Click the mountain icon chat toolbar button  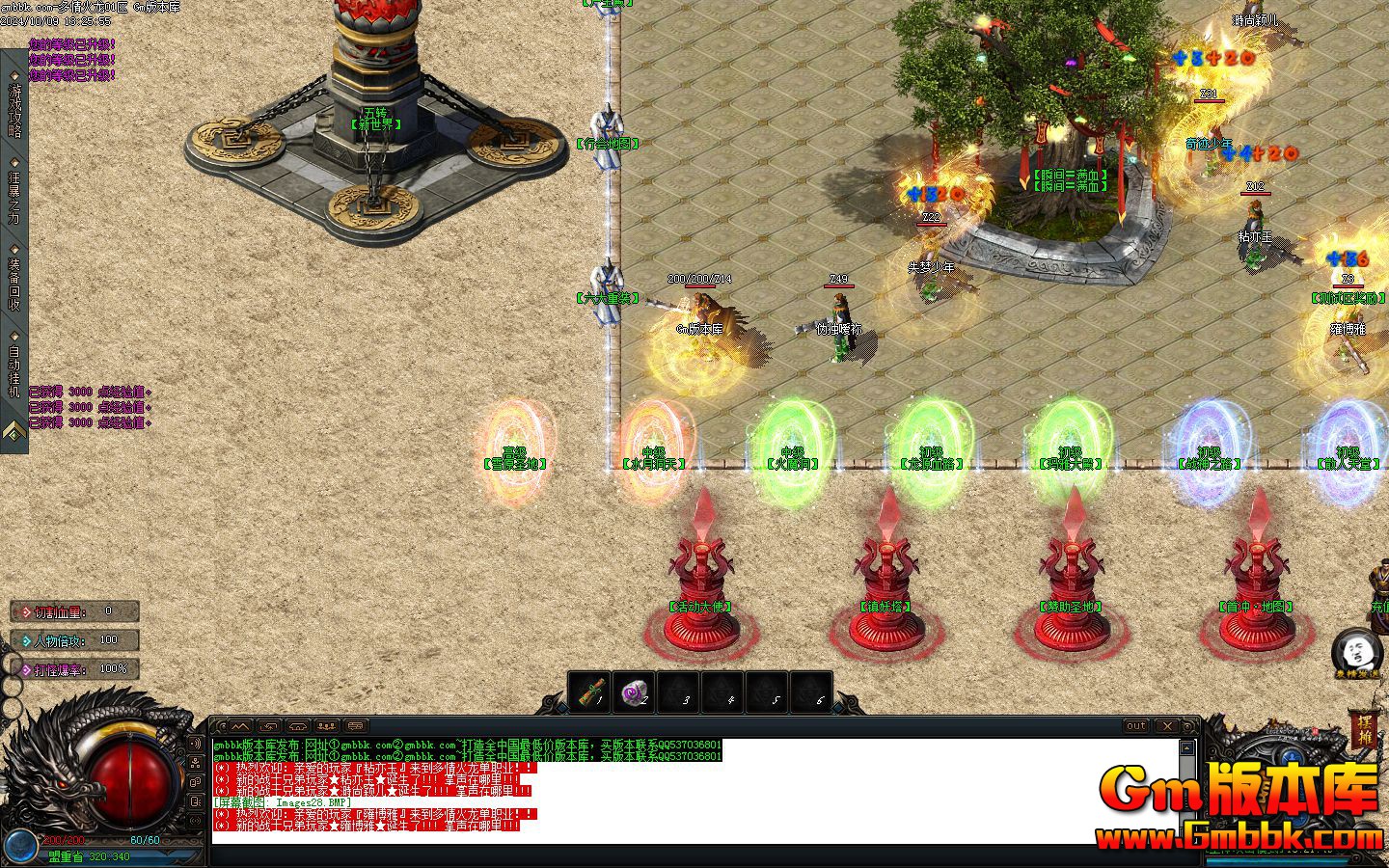240,726
